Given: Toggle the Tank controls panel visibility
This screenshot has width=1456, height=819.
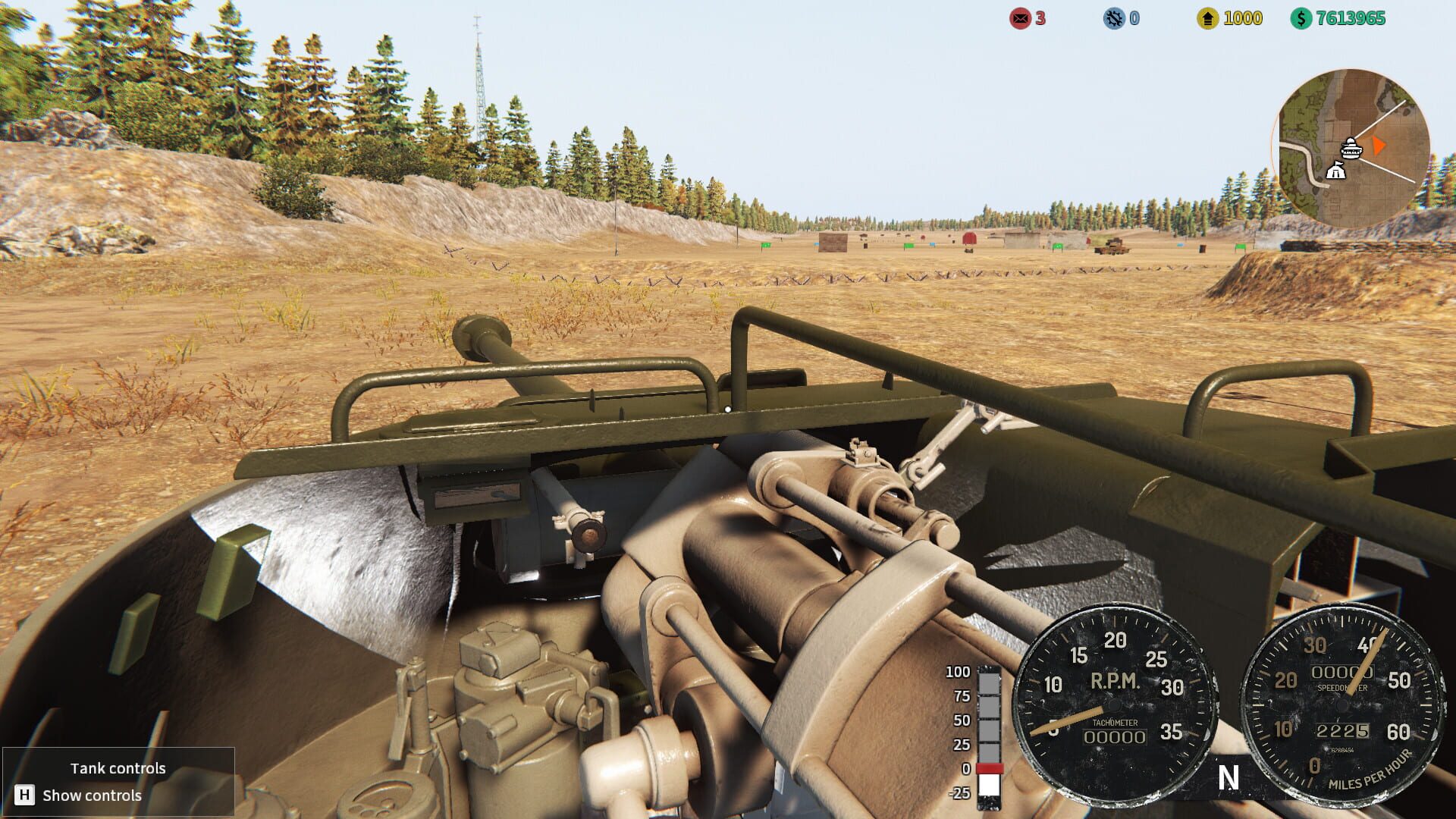Looking at the screenshot, I should point(118,767).
